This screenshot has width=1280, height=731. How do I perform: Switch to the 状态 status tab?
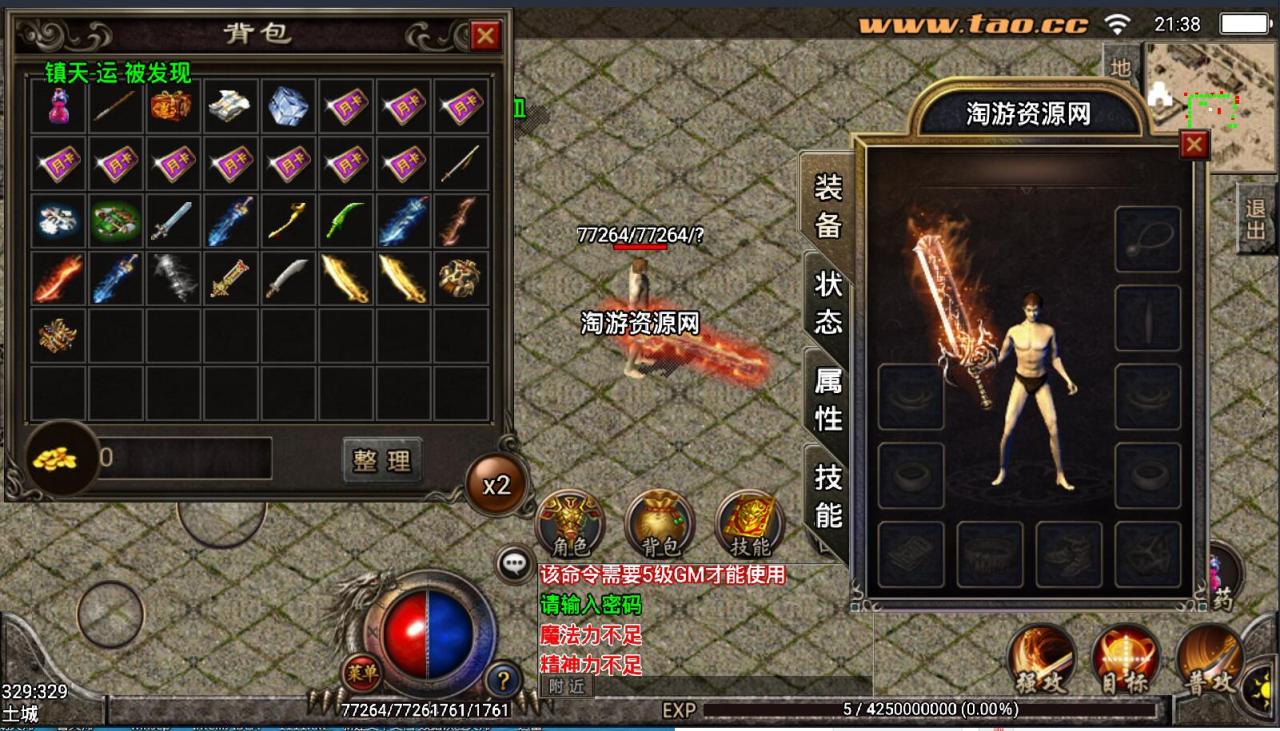click(x=828, y=303)
